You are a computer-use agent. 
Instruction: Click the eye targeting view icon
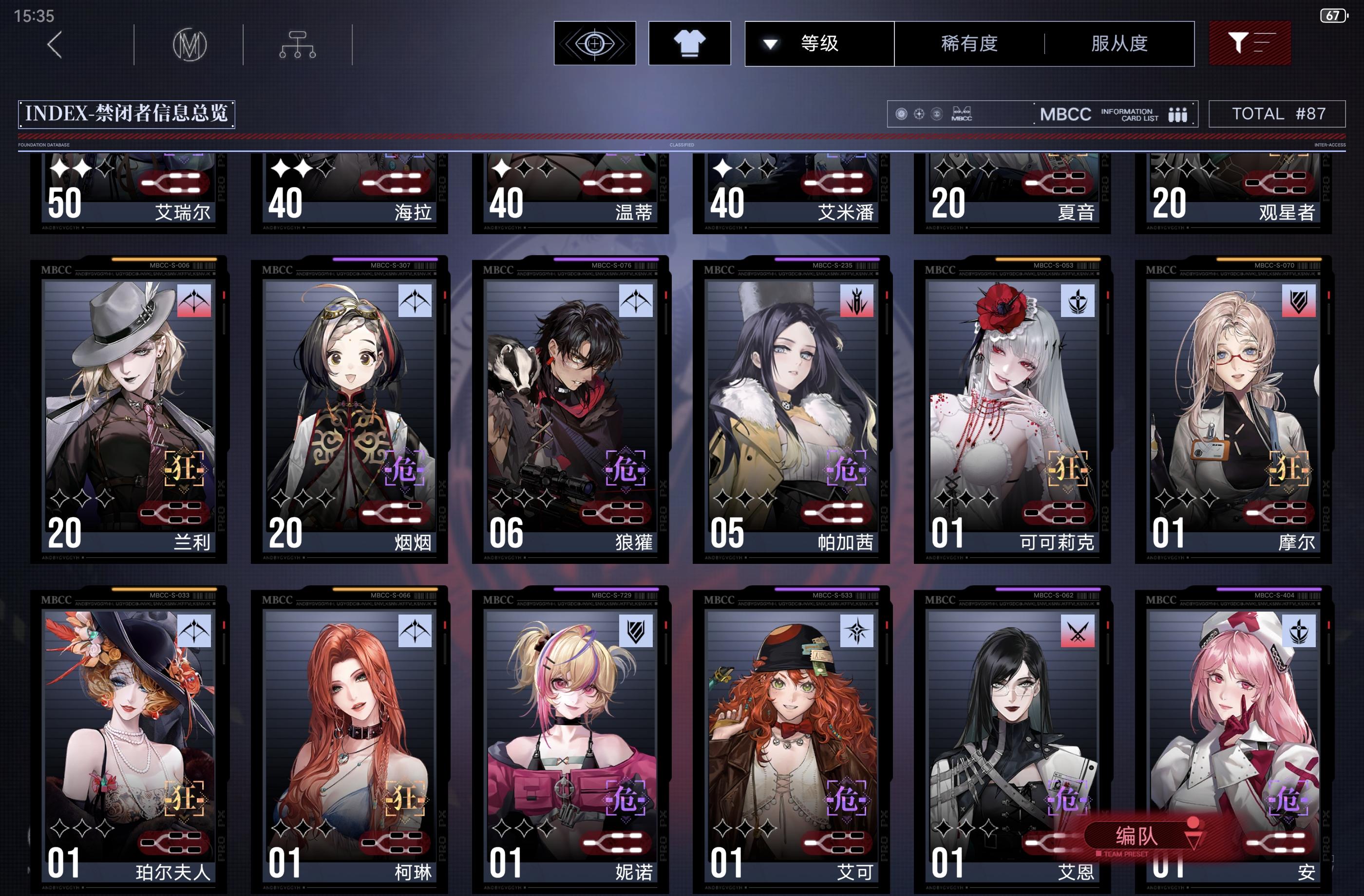[595, 43]
